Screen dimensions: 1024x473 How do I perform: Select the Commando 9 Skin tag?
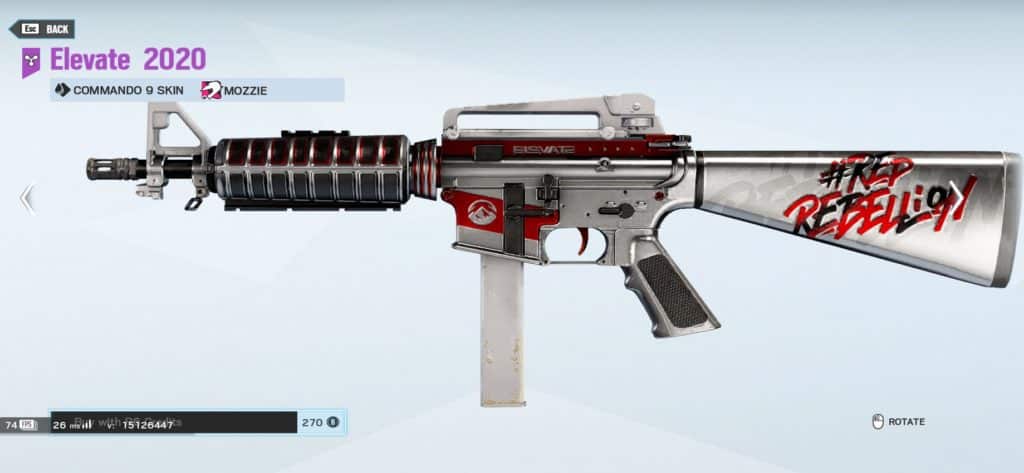point(118,90)
